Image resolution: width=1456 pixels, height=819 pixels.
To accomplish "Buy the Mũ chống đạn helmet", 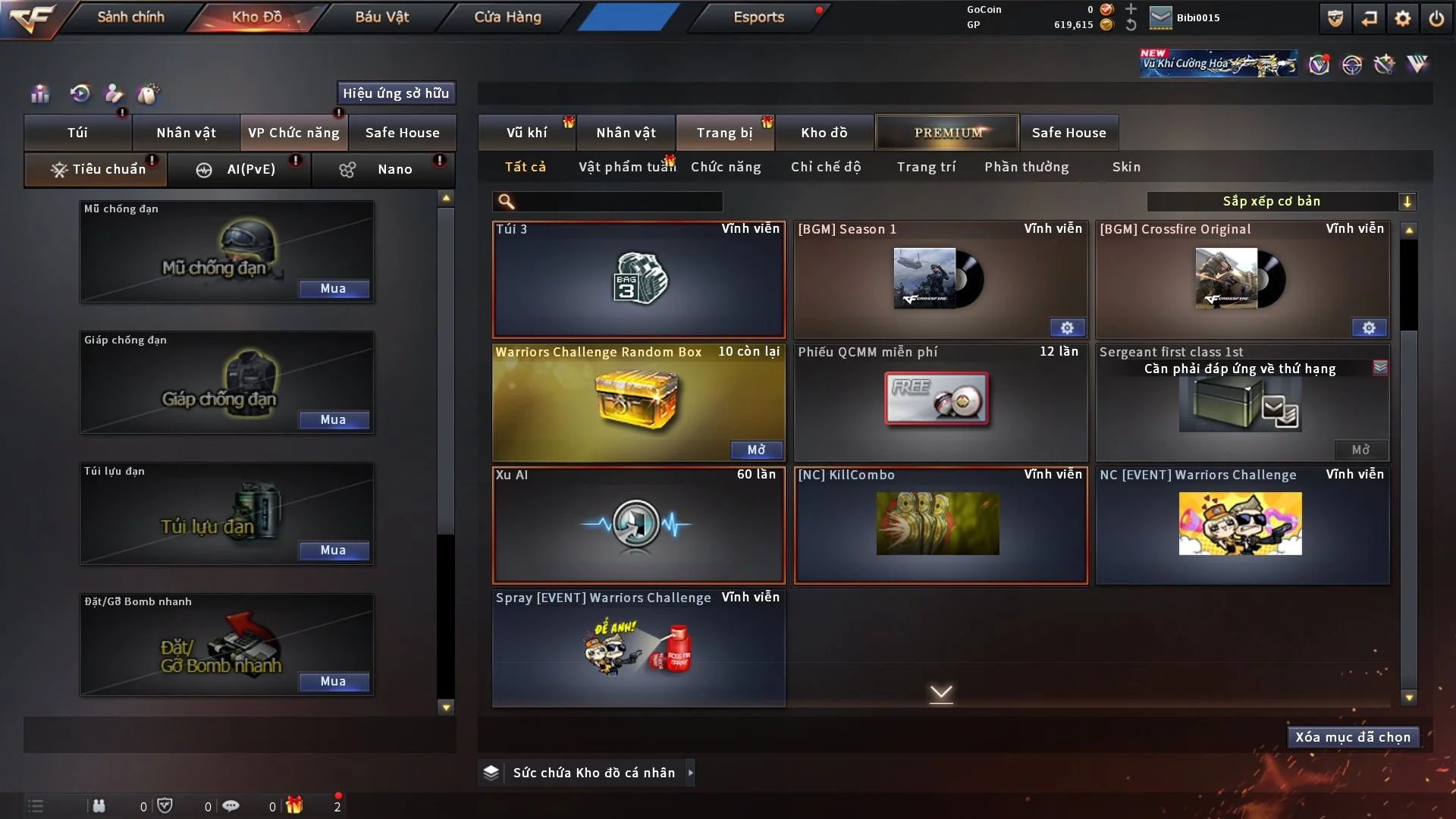I will pos(333,289).
